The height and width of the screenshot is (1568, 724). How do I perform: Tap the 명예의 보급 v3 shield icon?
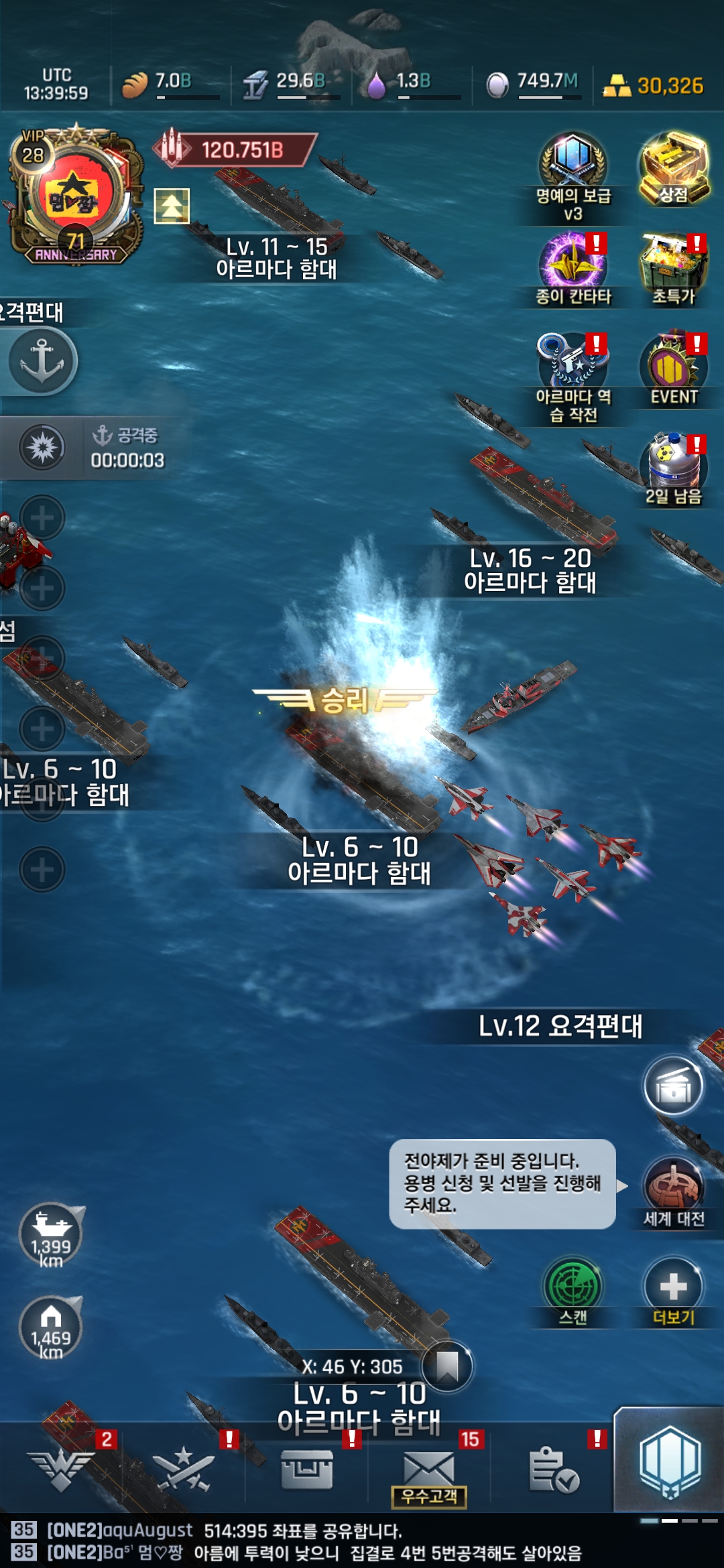click(573, 161)
